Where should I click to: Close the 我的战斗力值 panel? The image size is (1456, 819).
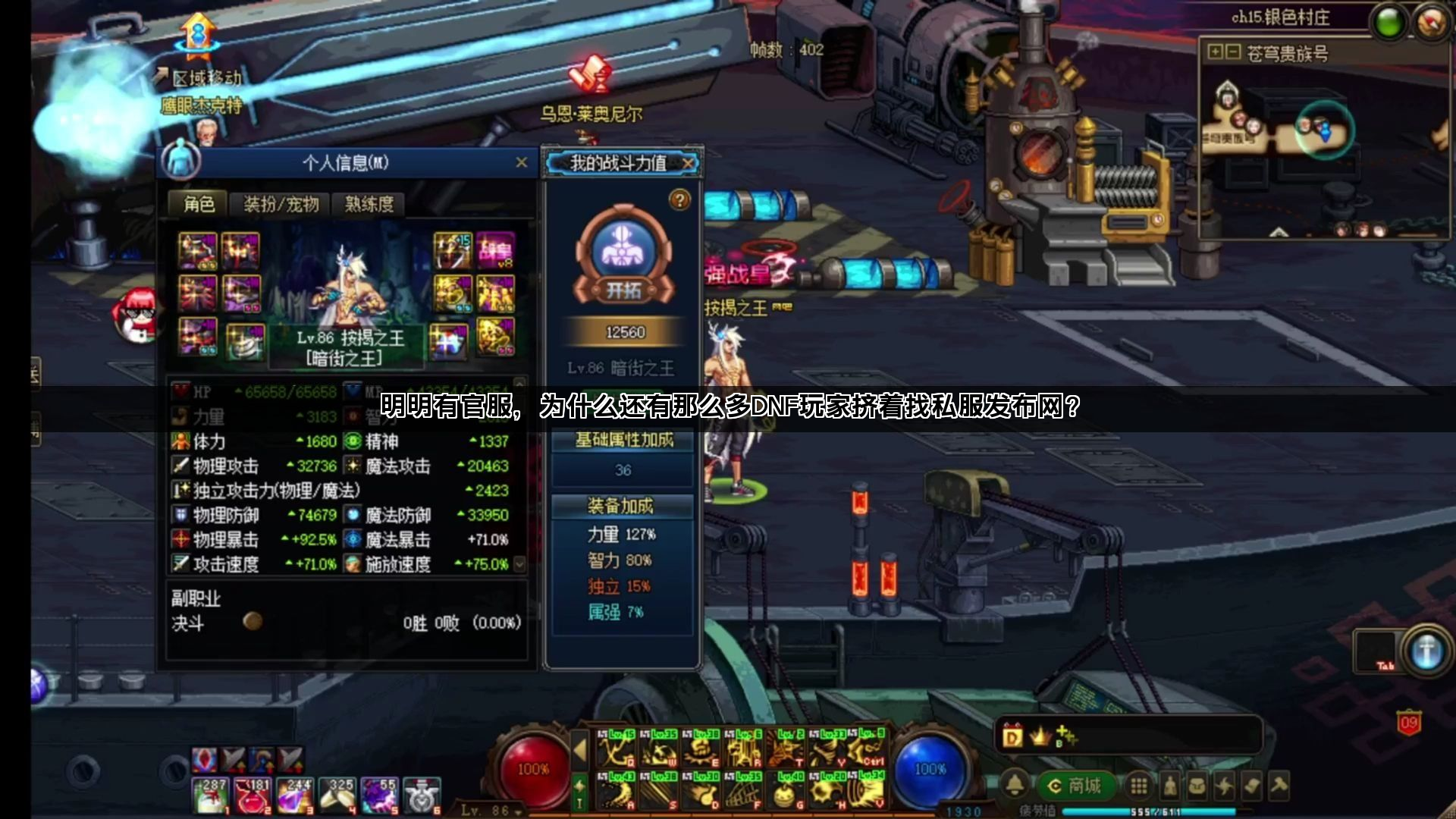pyautogui.click(x=687, y=163)
